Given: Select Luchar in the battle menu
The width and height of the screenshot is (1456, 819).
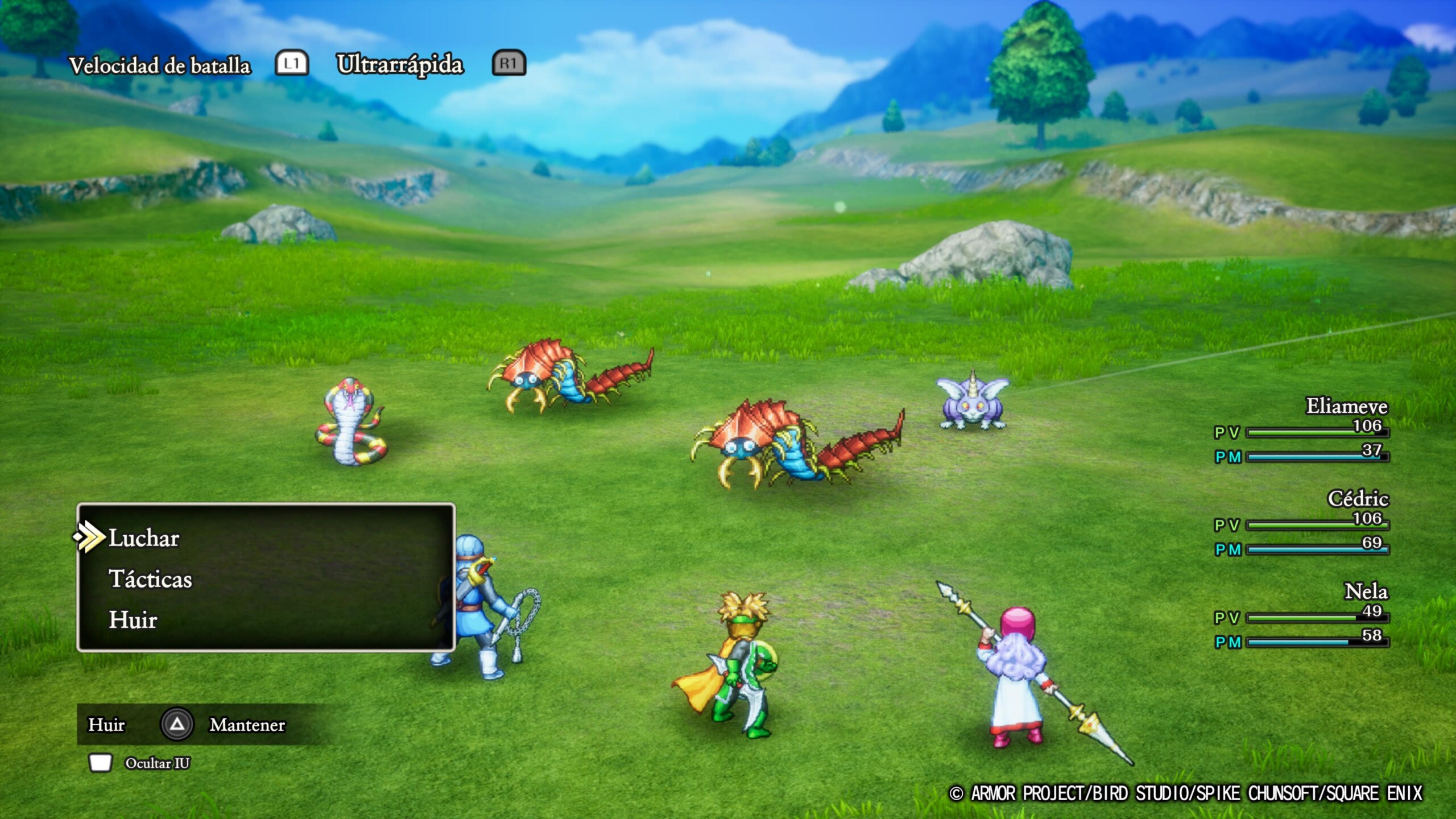Looking at the screenshot, I should pos(144,538).
